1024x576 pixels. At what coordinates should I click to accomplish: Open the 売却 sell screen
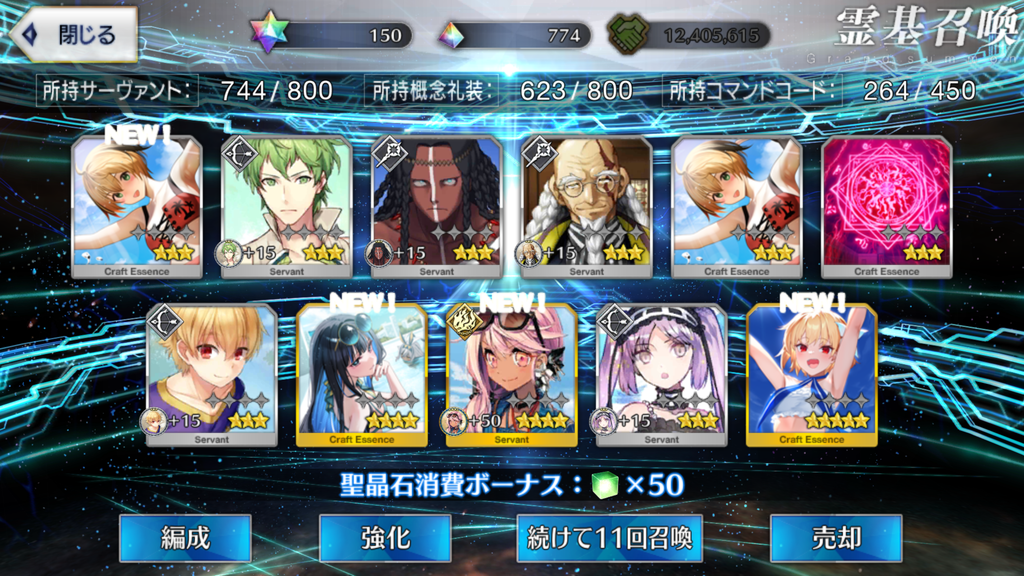point(836,538)
